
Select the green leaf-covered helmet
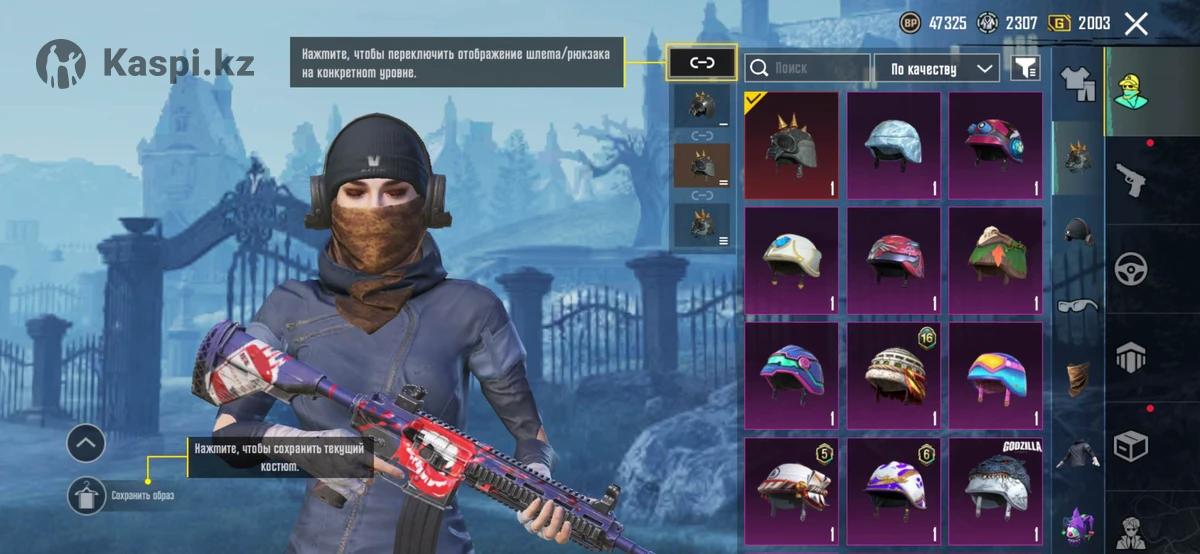tap(996, 261)
